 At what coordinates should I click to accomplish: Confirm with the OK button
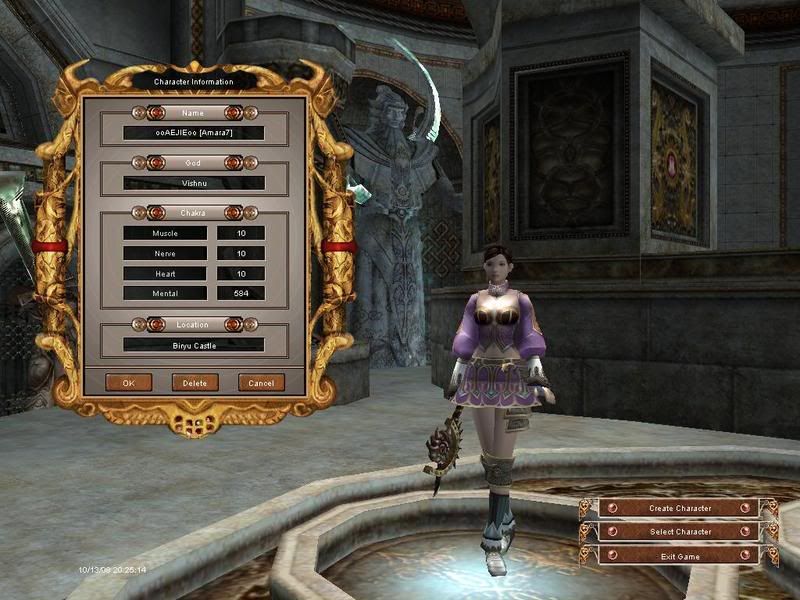(129, 382)
